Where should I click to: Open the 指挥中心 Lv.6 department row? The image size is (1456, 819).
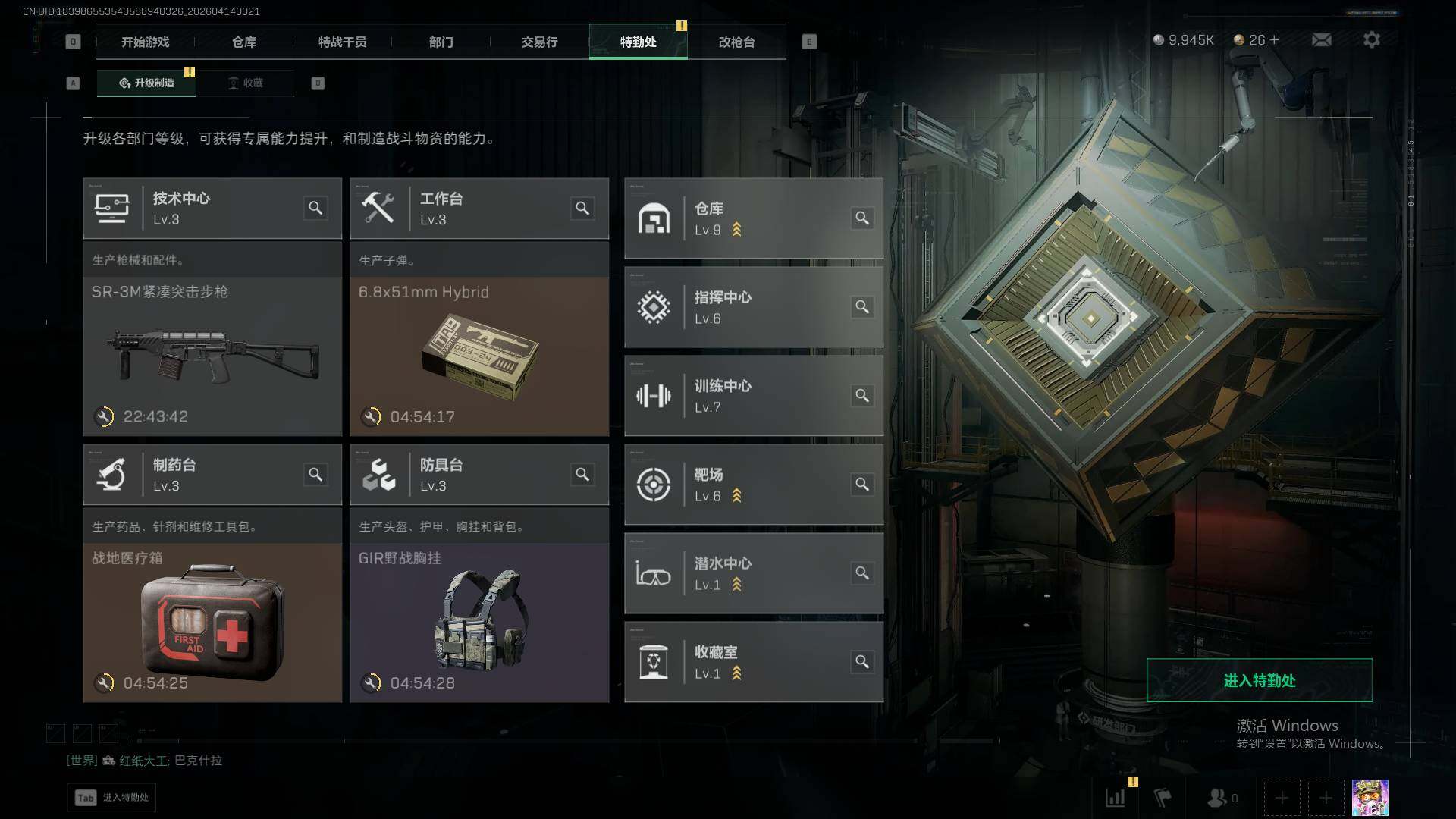point(753,307)
